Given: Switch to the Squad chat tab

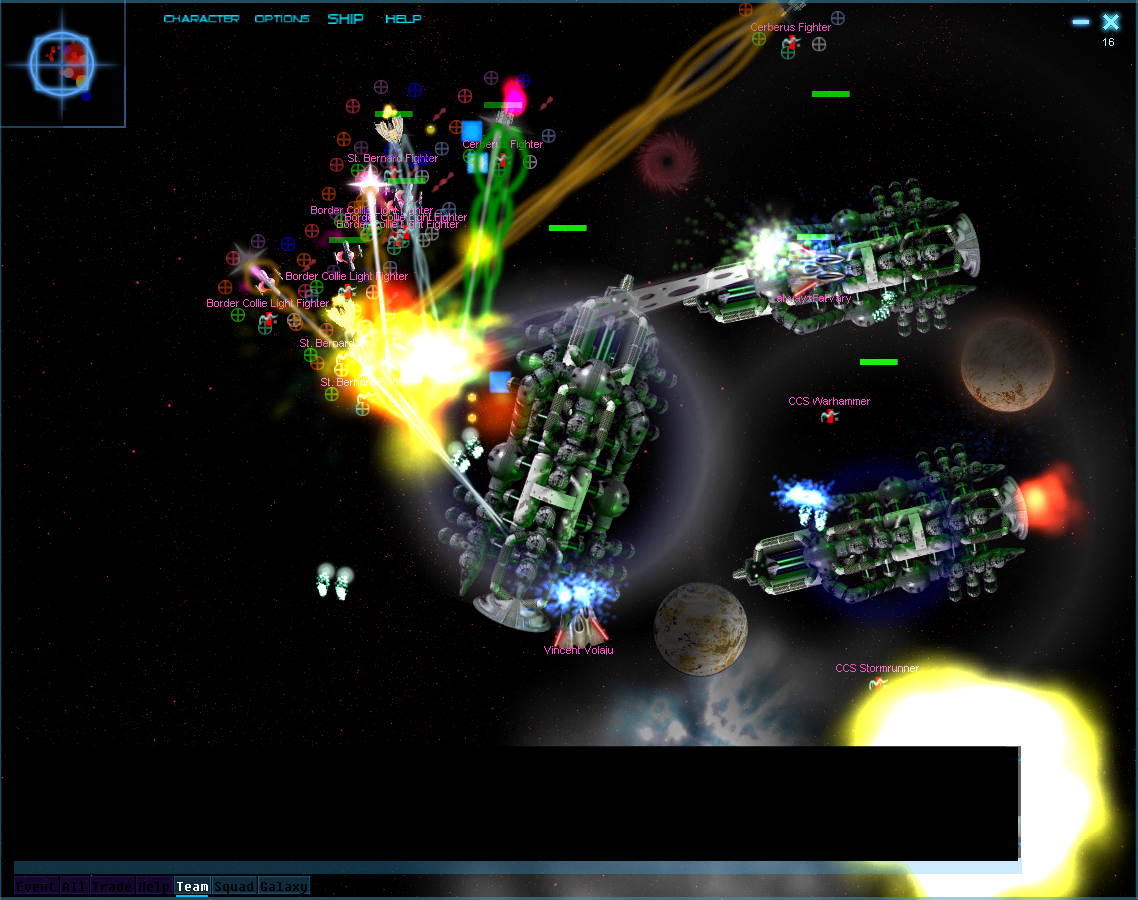Looking at the screenshot, I should click(234, 886).
